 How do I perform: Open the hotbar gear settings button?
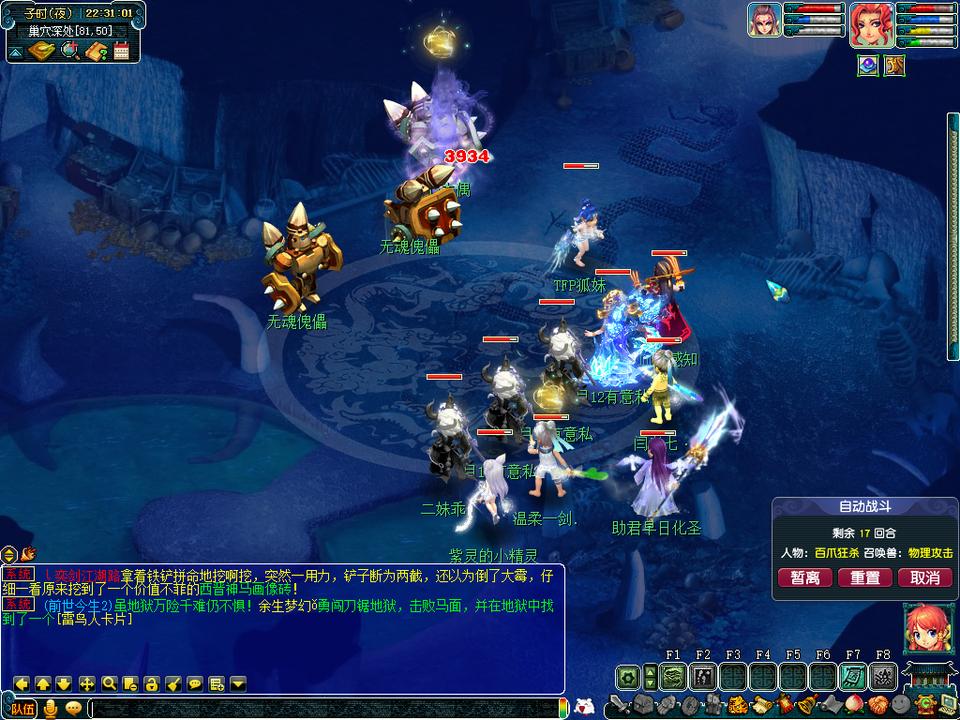click(628, 677)
